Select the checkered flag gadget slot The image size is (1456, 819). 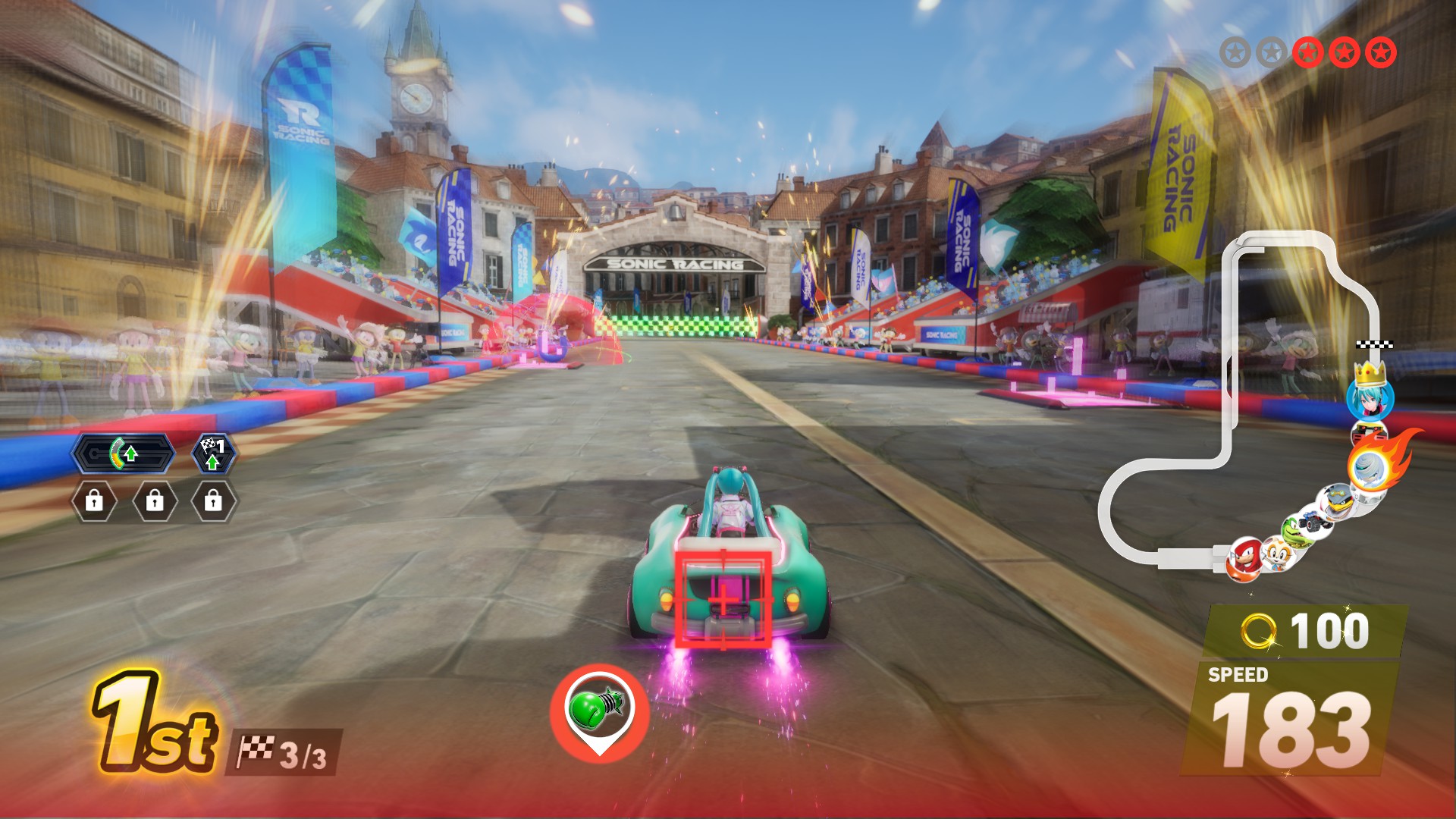tap(213, 454)
